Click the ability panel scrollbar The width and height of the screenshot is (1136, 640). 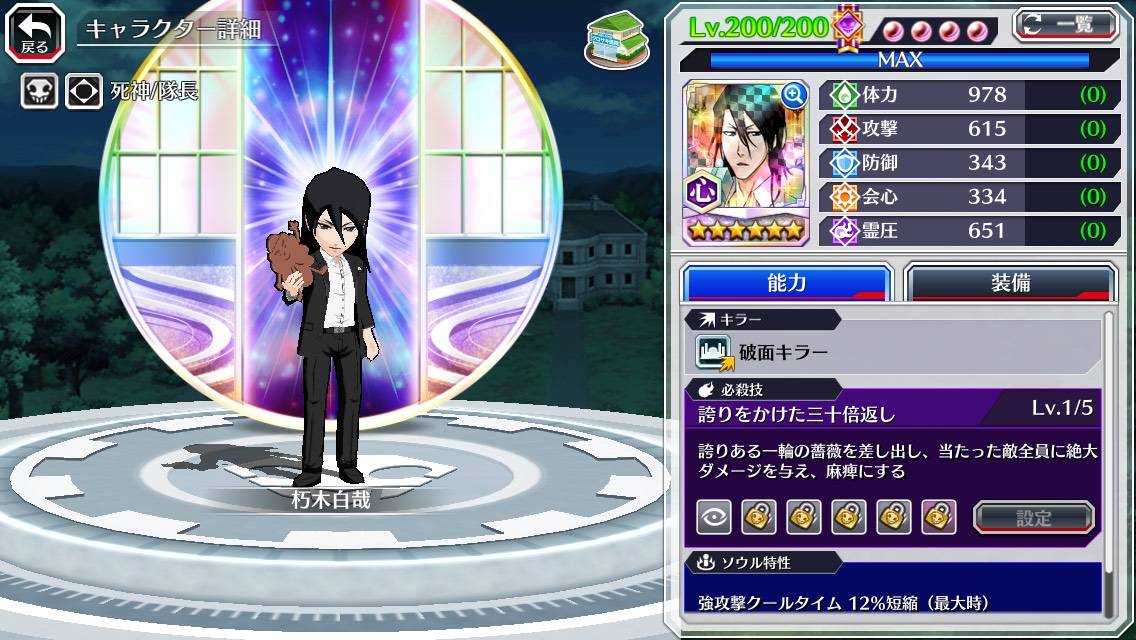click(1109, 460)
